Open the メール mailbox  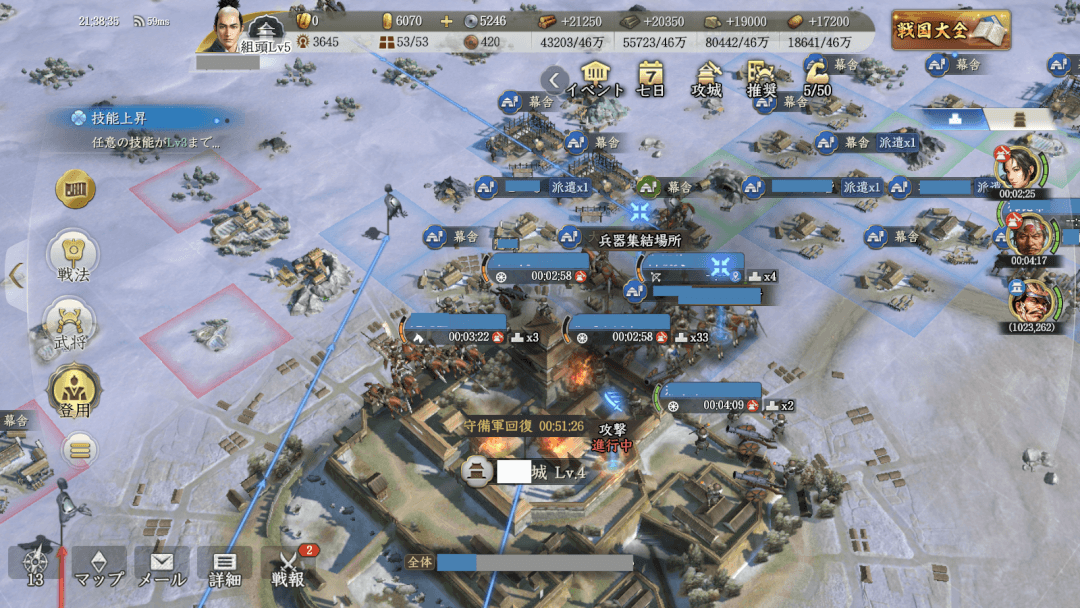161,567
